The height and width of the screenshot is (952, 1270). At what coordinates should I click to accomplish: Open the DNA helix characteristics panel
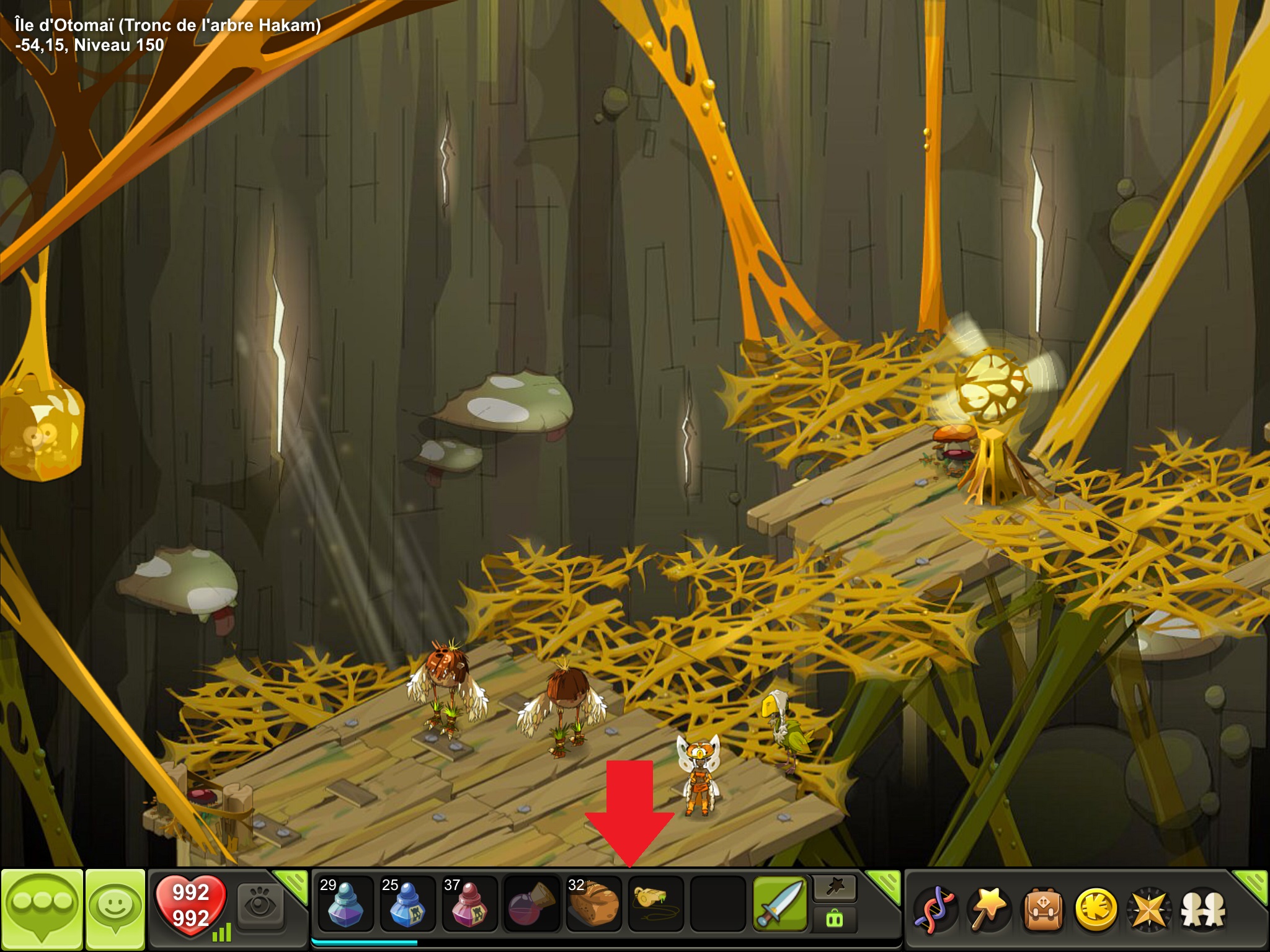[935, 910]
